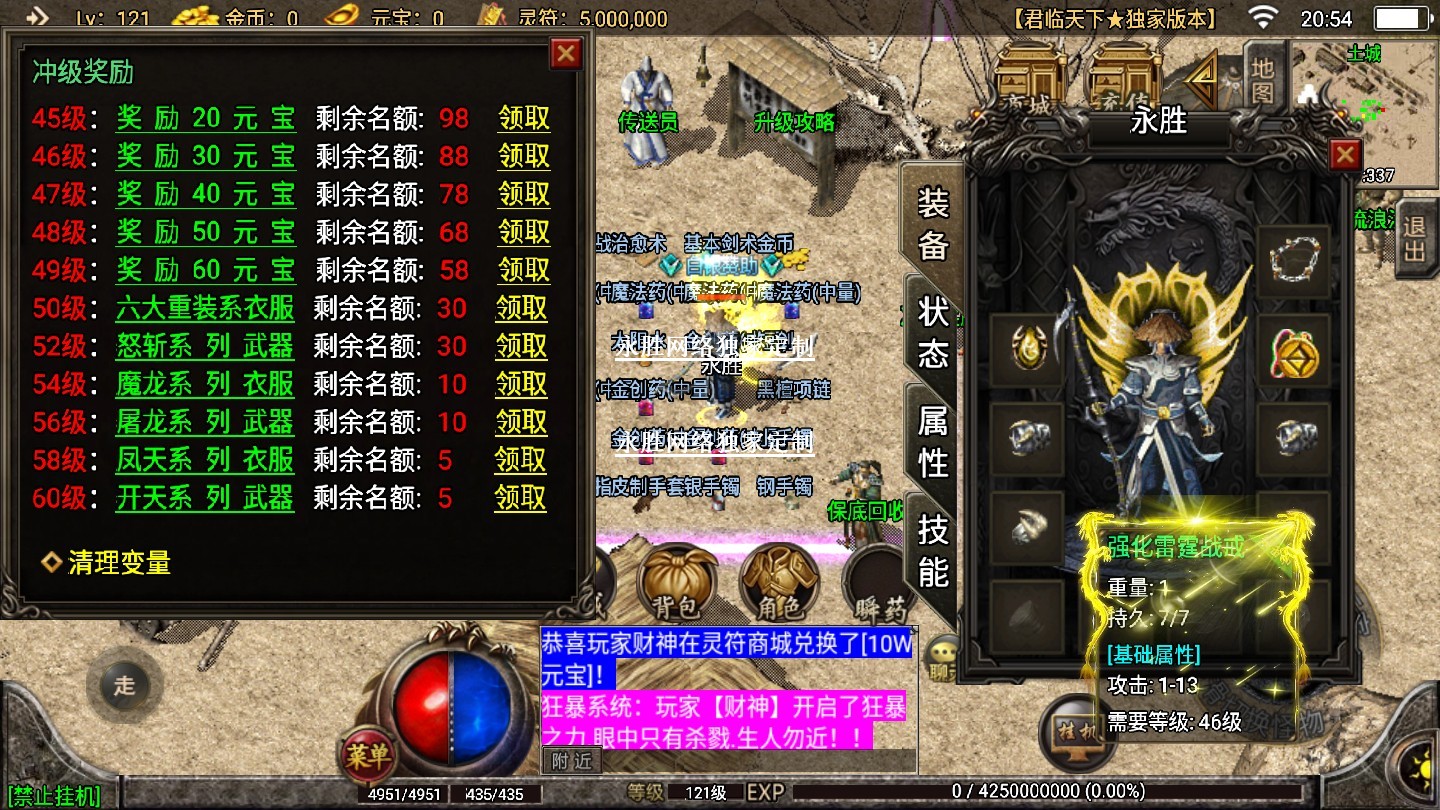Viewport: 1440px width, 810px height.
Task: Click the 退出 exit button
Action: 1413,236
